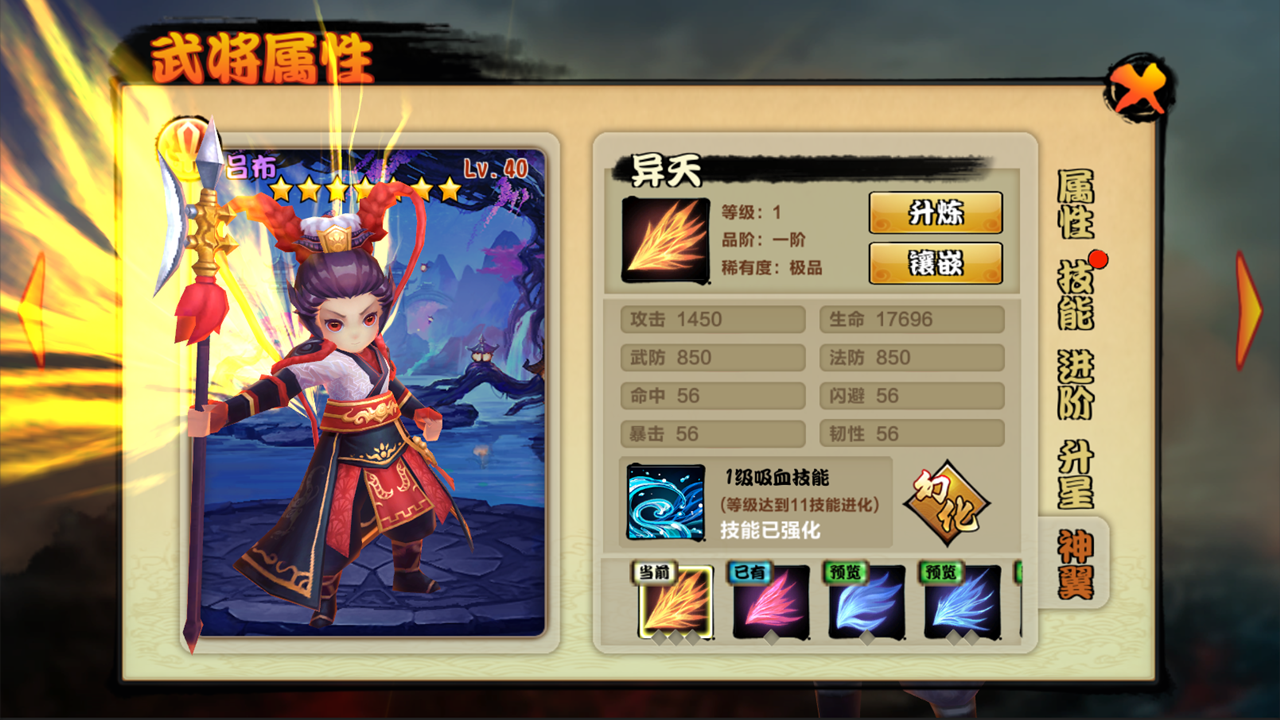Switch to the 进阶 tab

[x=1075, y=385]
